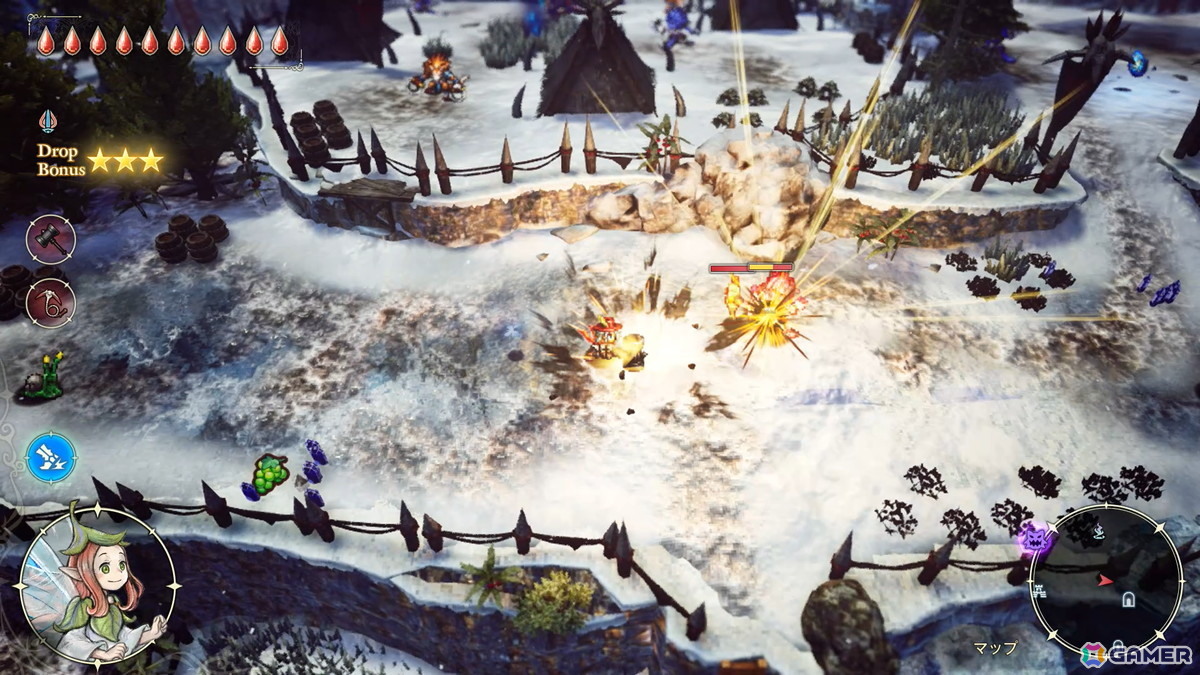The image size is (1200, 675).
Task: Open the circular minimap
Action: (1105, 580)
